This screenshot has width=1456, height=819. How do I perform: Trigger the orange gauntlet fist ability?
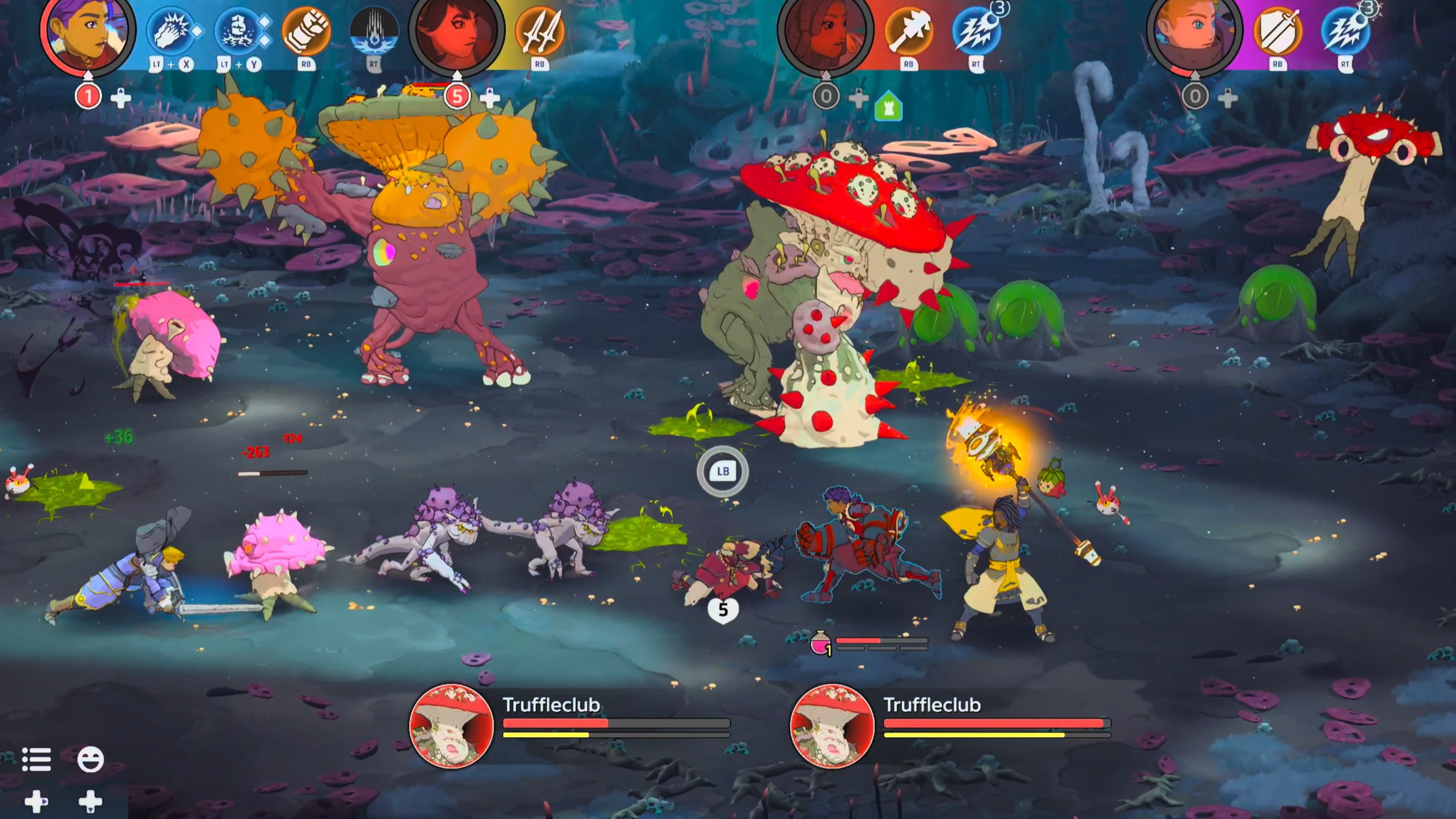[306, 31]
